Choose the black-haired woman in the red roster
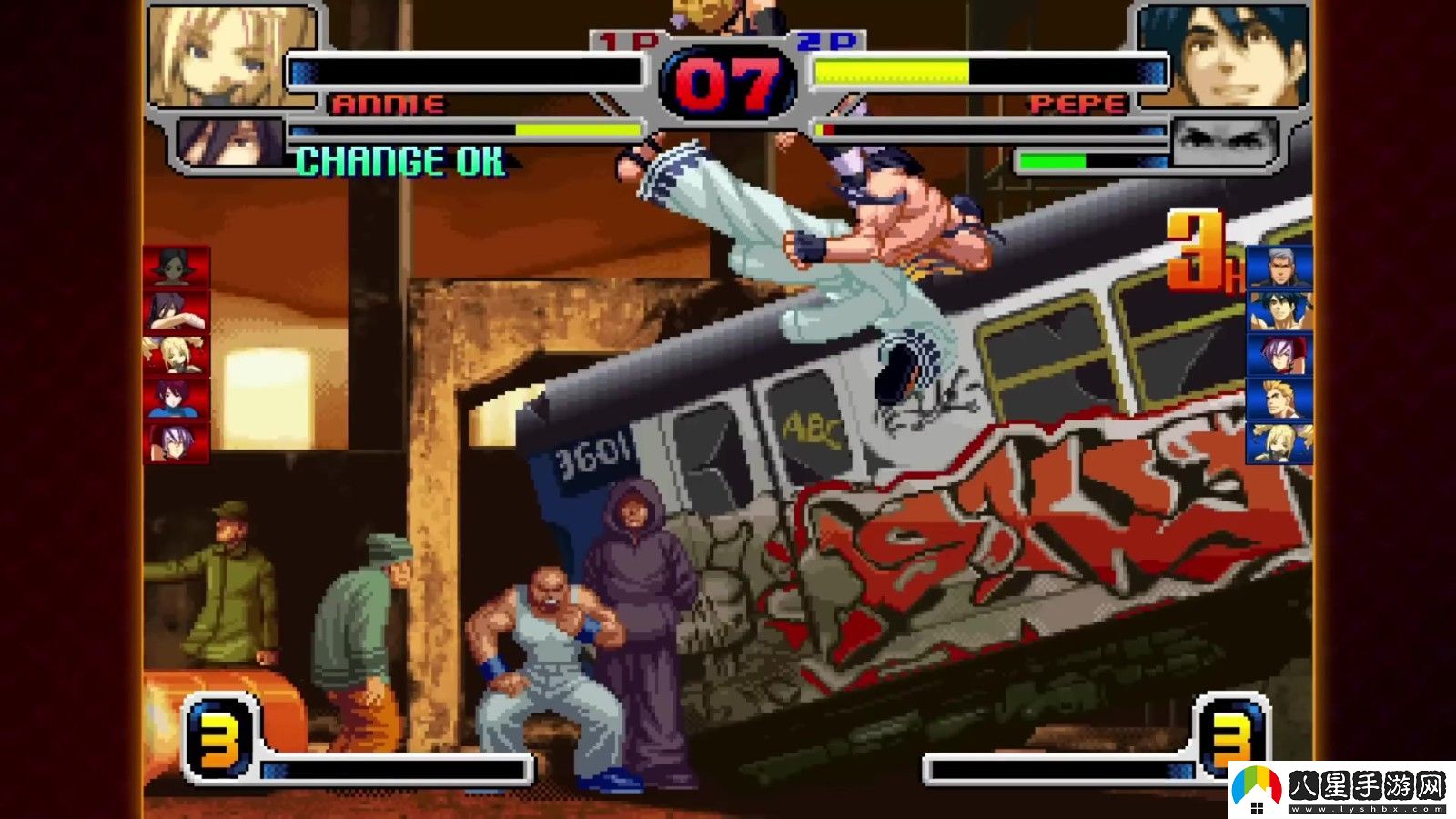1456x819 pixels. 176,268
